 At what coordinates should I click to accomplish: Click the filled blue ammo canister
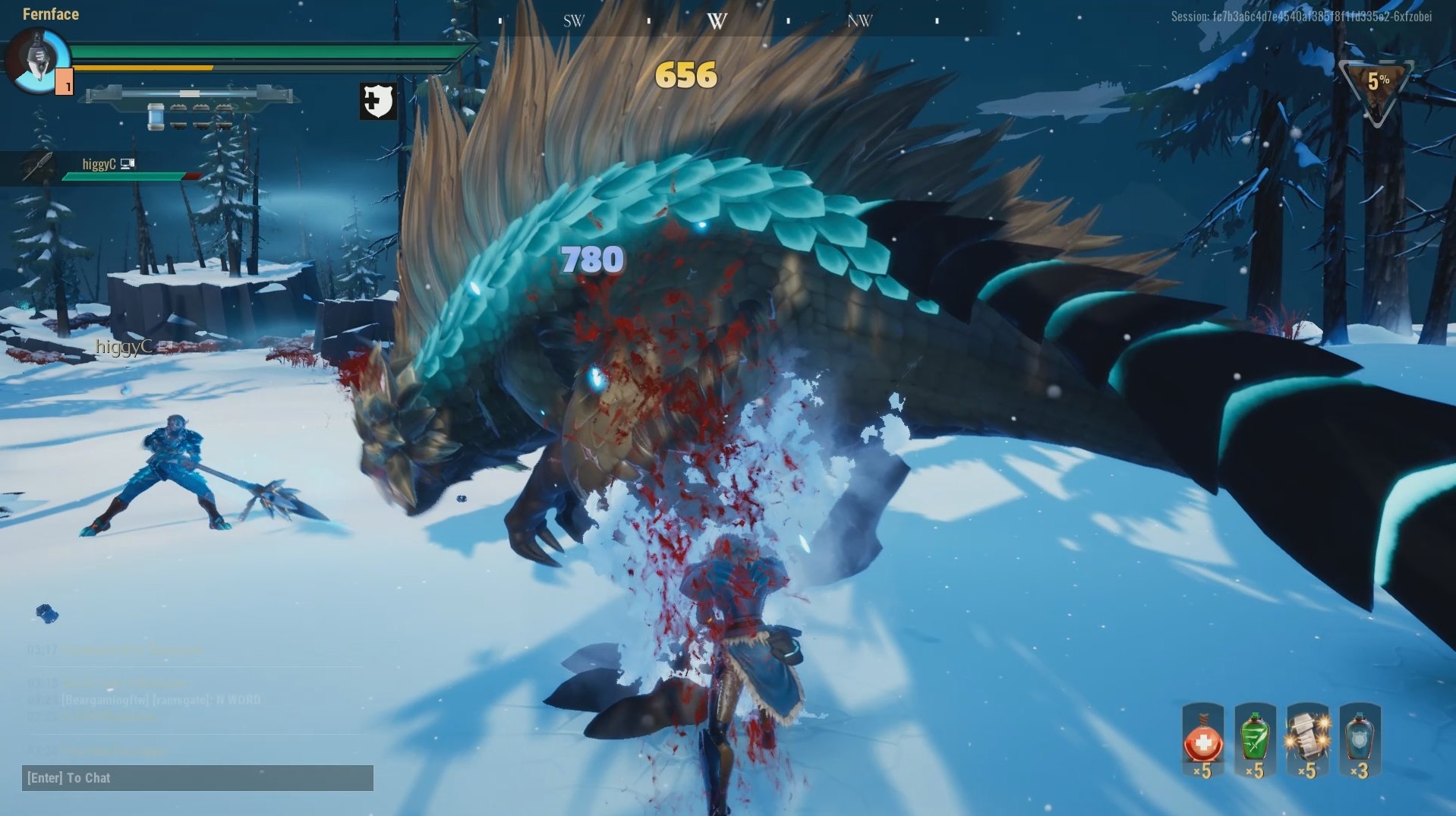point(156,116)
